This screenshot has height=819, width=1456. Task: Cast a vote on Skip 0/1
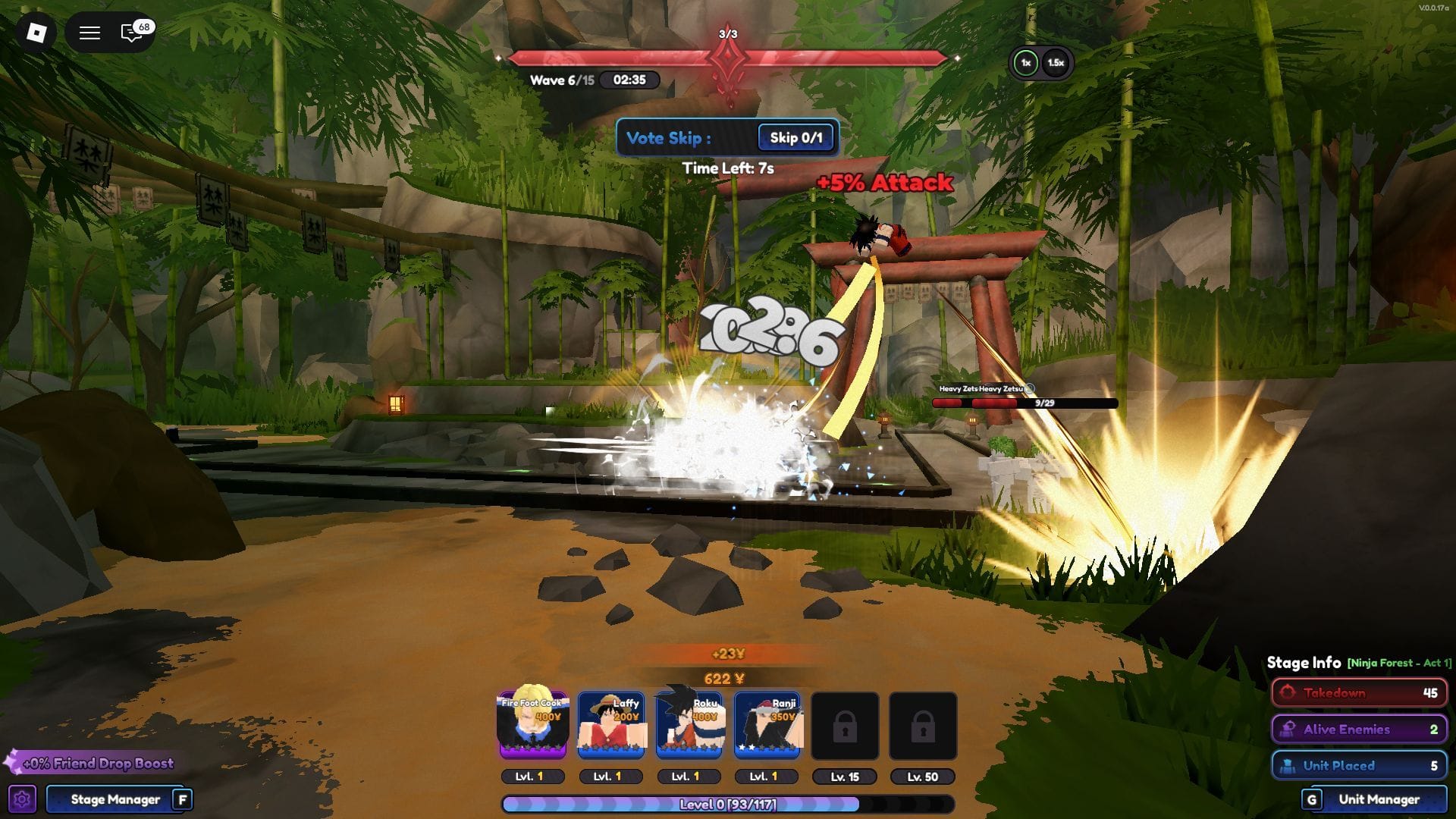(795, 138)
